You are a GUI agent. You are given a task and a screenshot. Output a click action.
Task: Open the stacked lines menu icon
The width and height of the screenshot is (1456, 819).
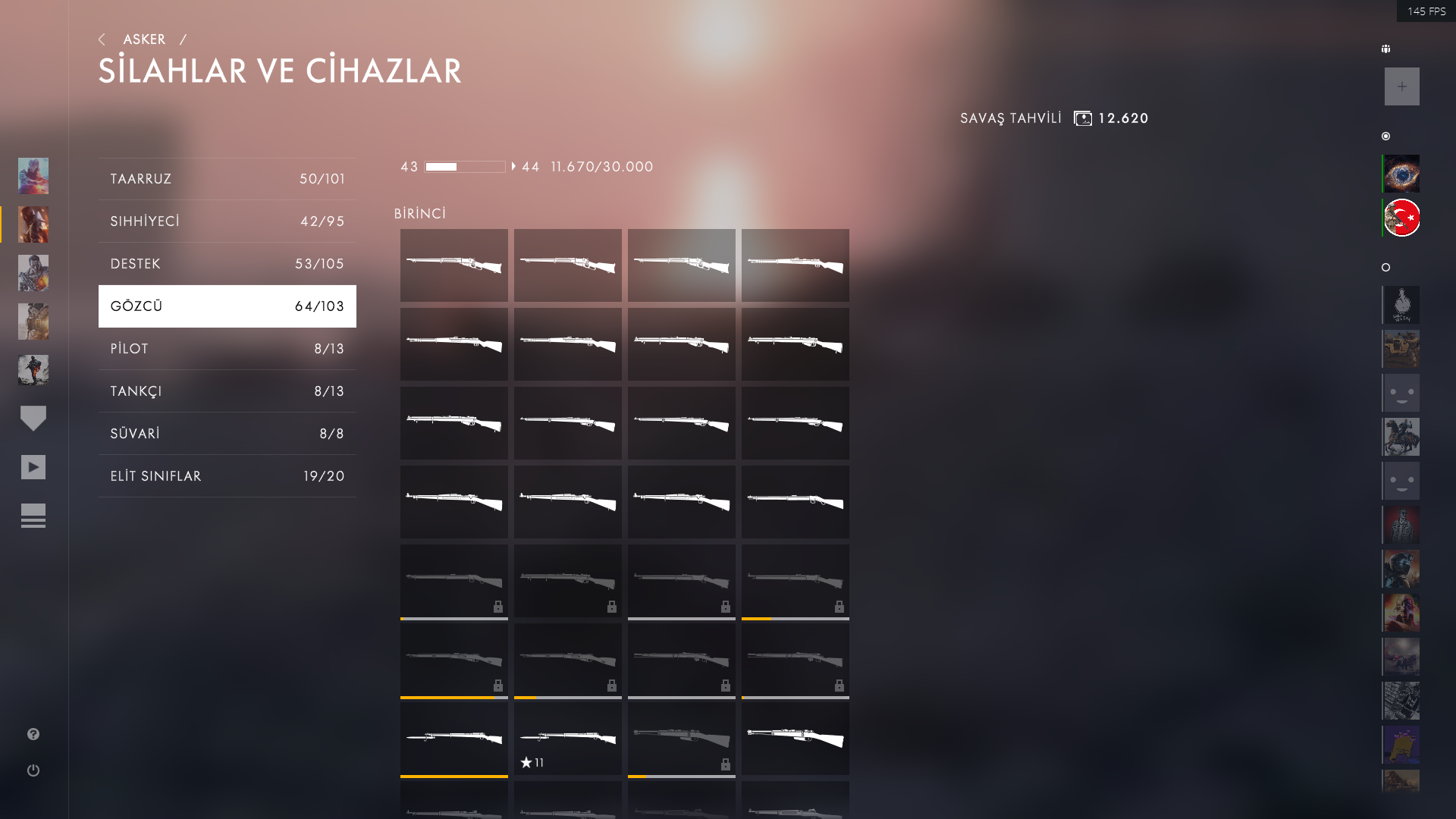(x=33, y=516)
